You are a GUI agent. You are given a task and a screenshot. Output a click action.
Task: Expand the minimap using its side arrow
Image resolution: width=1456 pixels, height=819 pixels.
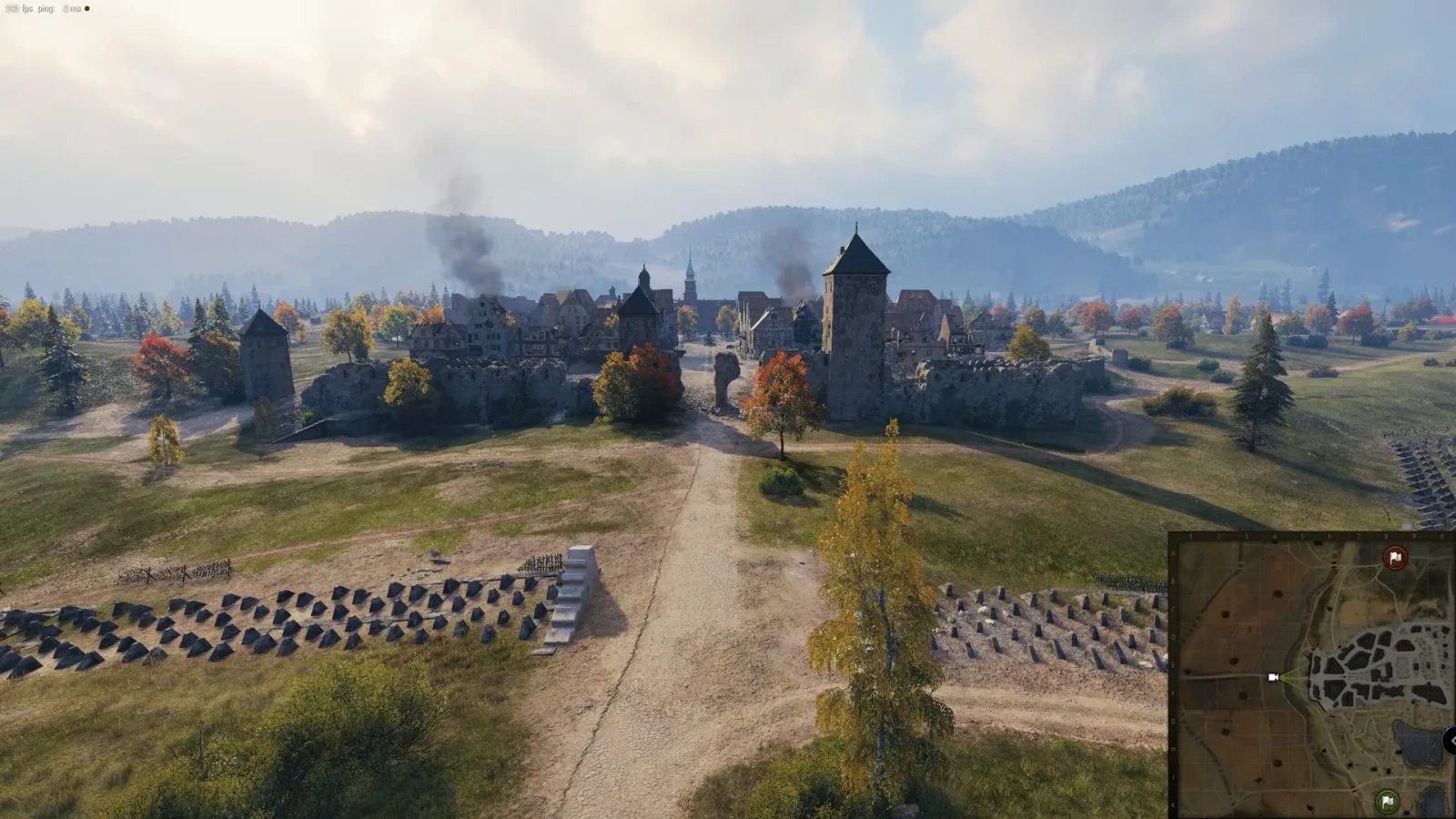(x=1452, y=743)
